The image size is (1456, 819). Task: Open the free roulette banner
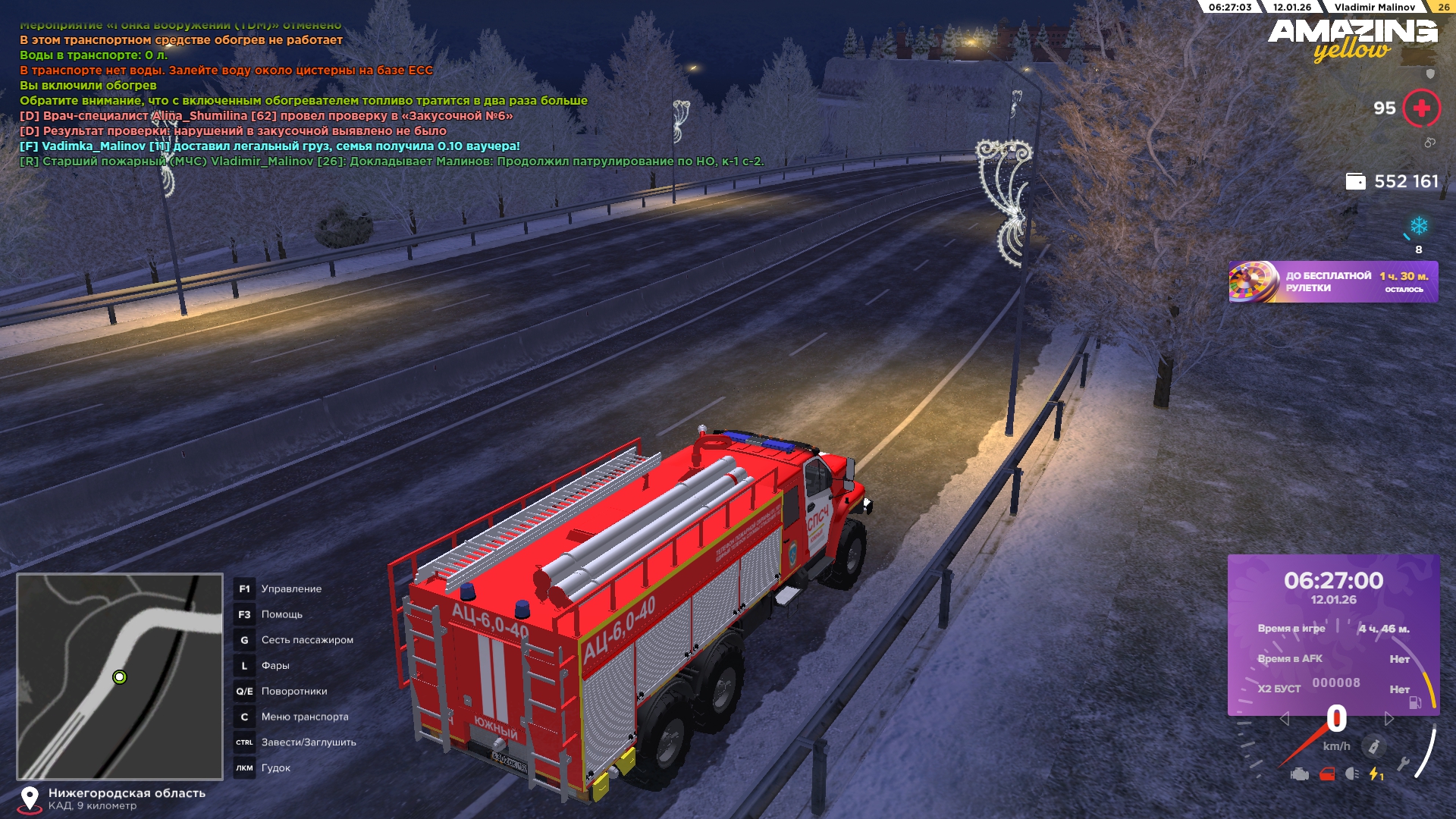tap(1332, 282)
